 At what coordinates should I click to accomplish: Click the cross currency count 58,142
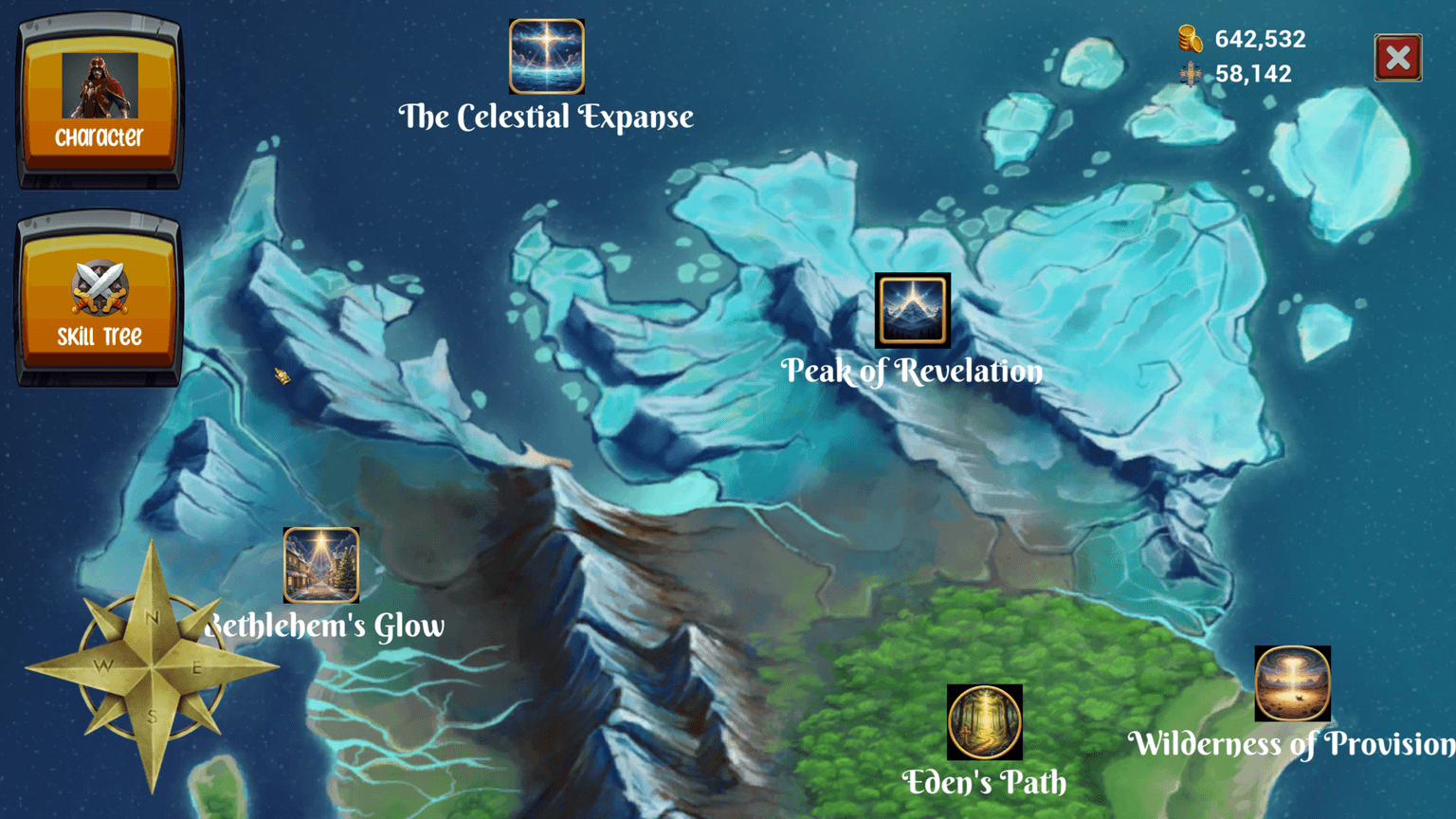[x=1253, y=73]
